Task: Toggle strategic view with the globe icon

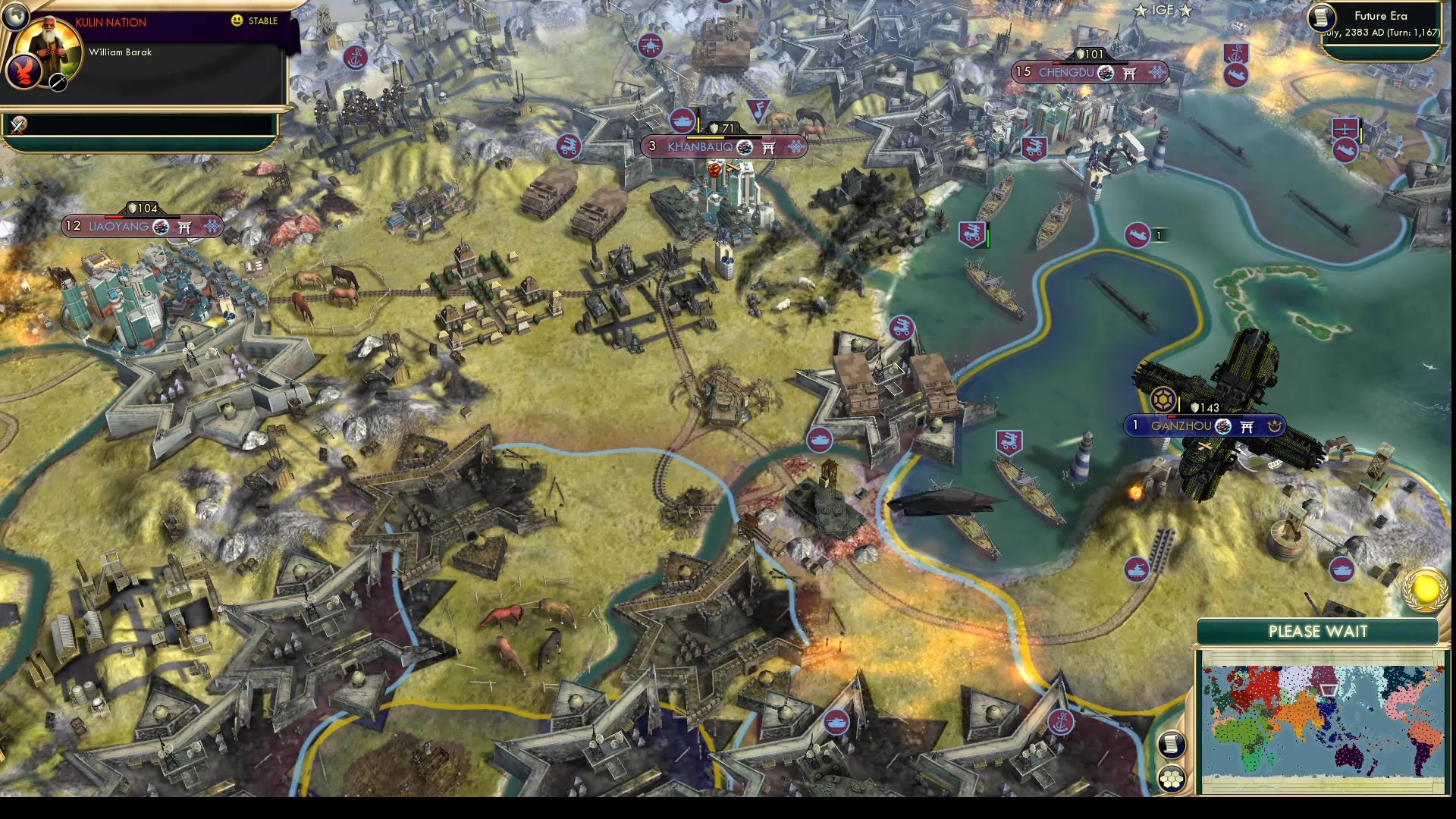Action: pos(17,17)
